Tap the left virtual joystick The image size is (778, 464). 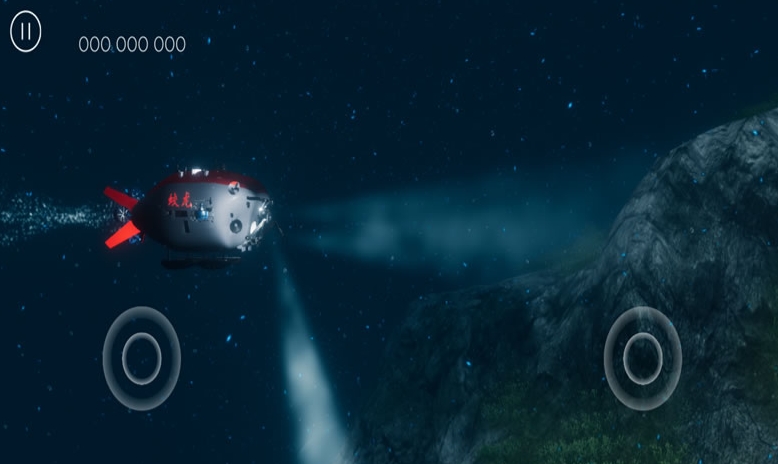142,357
